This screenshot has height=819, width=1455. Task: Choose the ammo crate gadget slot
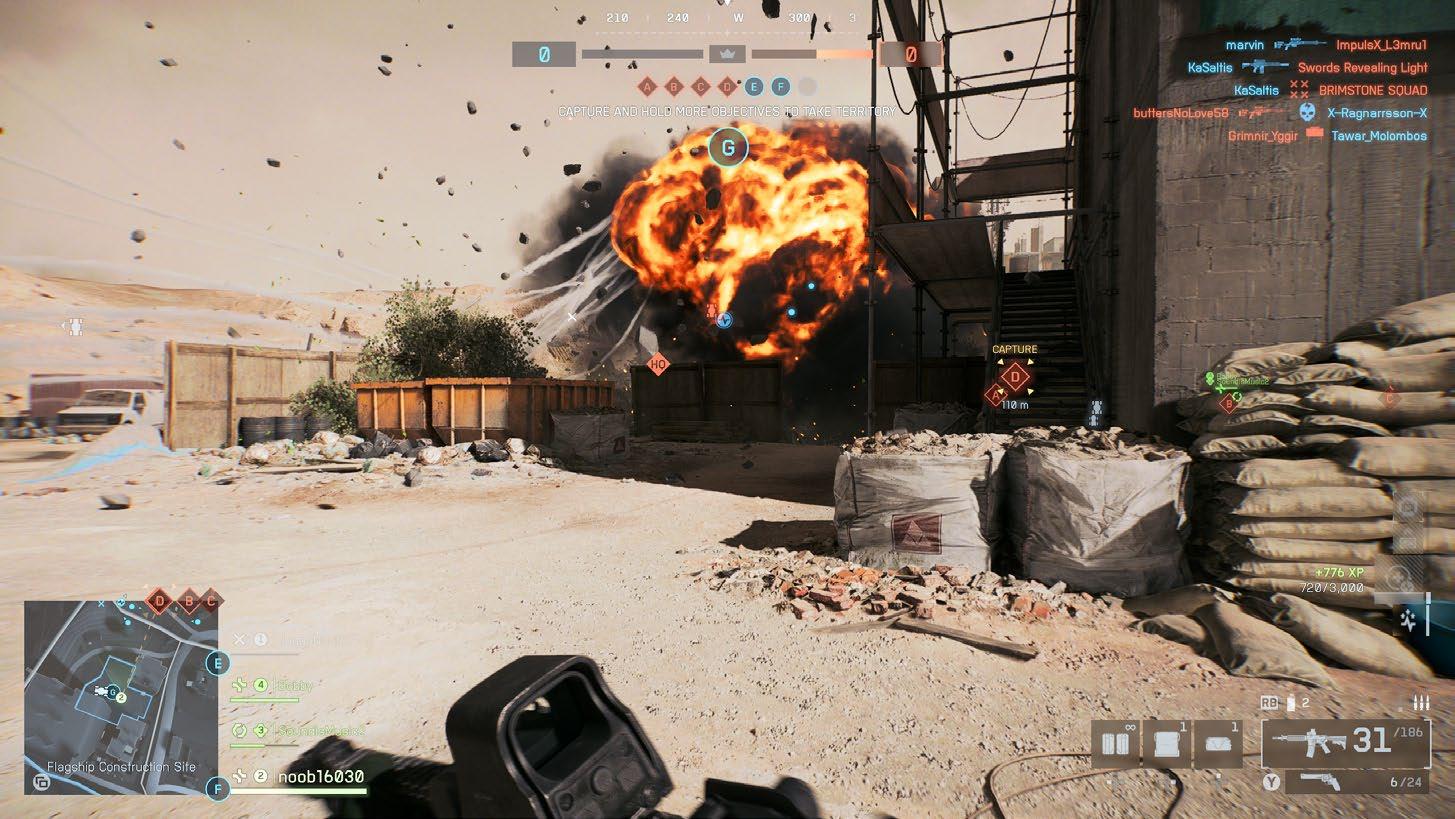pos(1167,744)
